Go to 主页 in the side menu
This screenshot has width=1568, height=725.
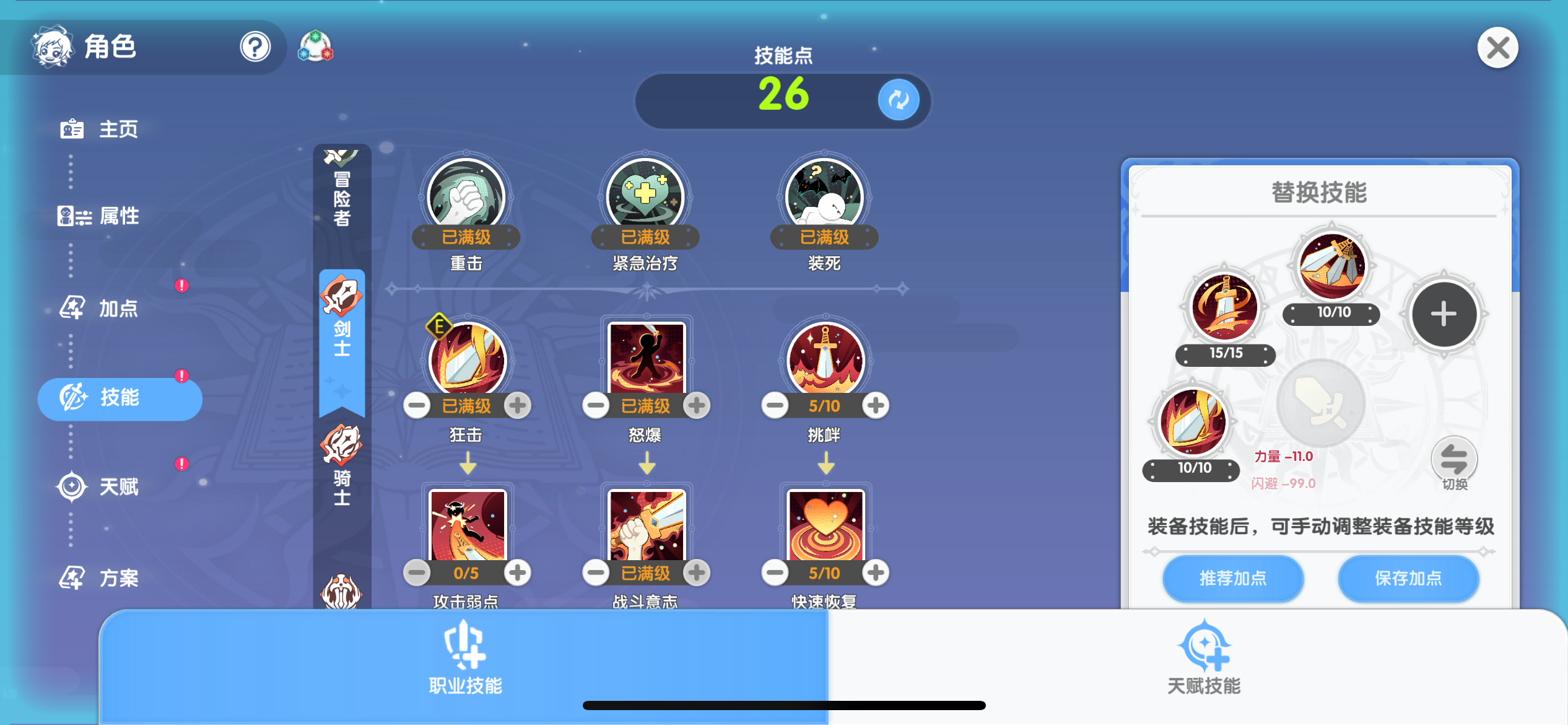click(x=99, y=130)
